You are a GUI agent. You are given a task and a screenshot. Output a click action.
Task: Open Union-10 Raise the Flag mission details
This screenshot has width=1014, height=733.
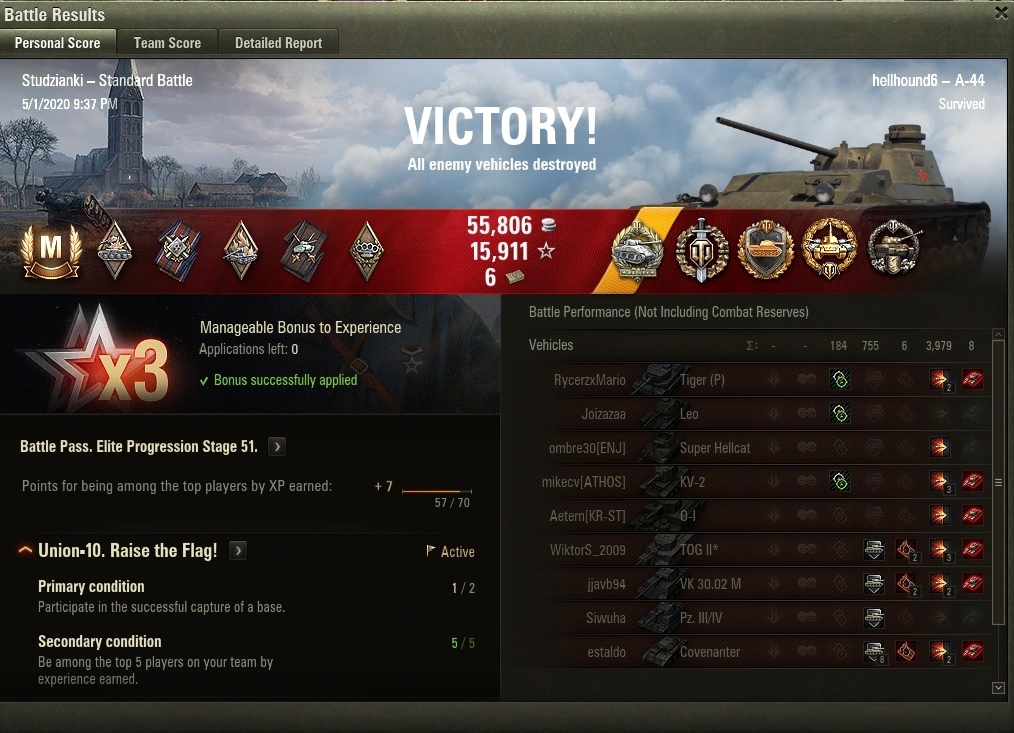pyautogui.click(x=238, y=551)
